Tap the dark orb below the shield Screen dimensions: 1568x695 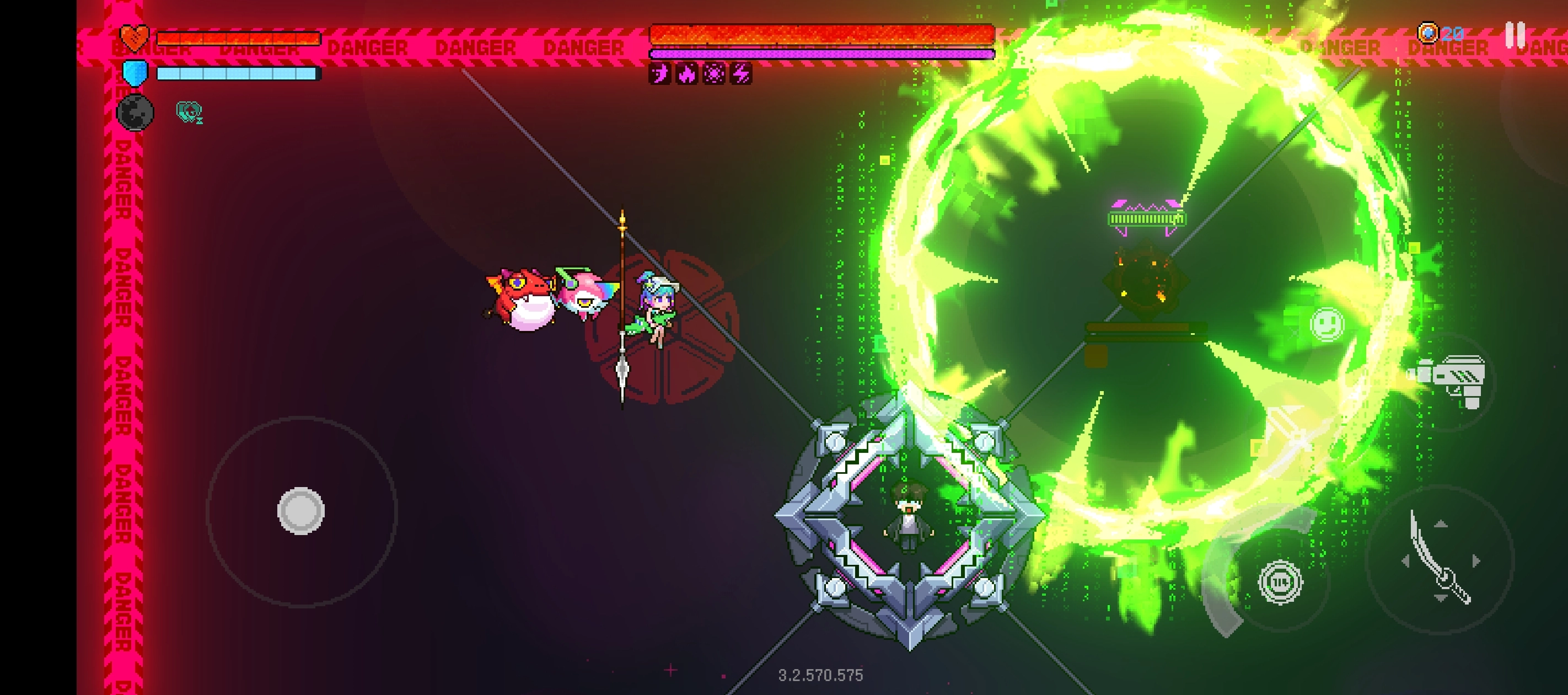coord(135,112)
